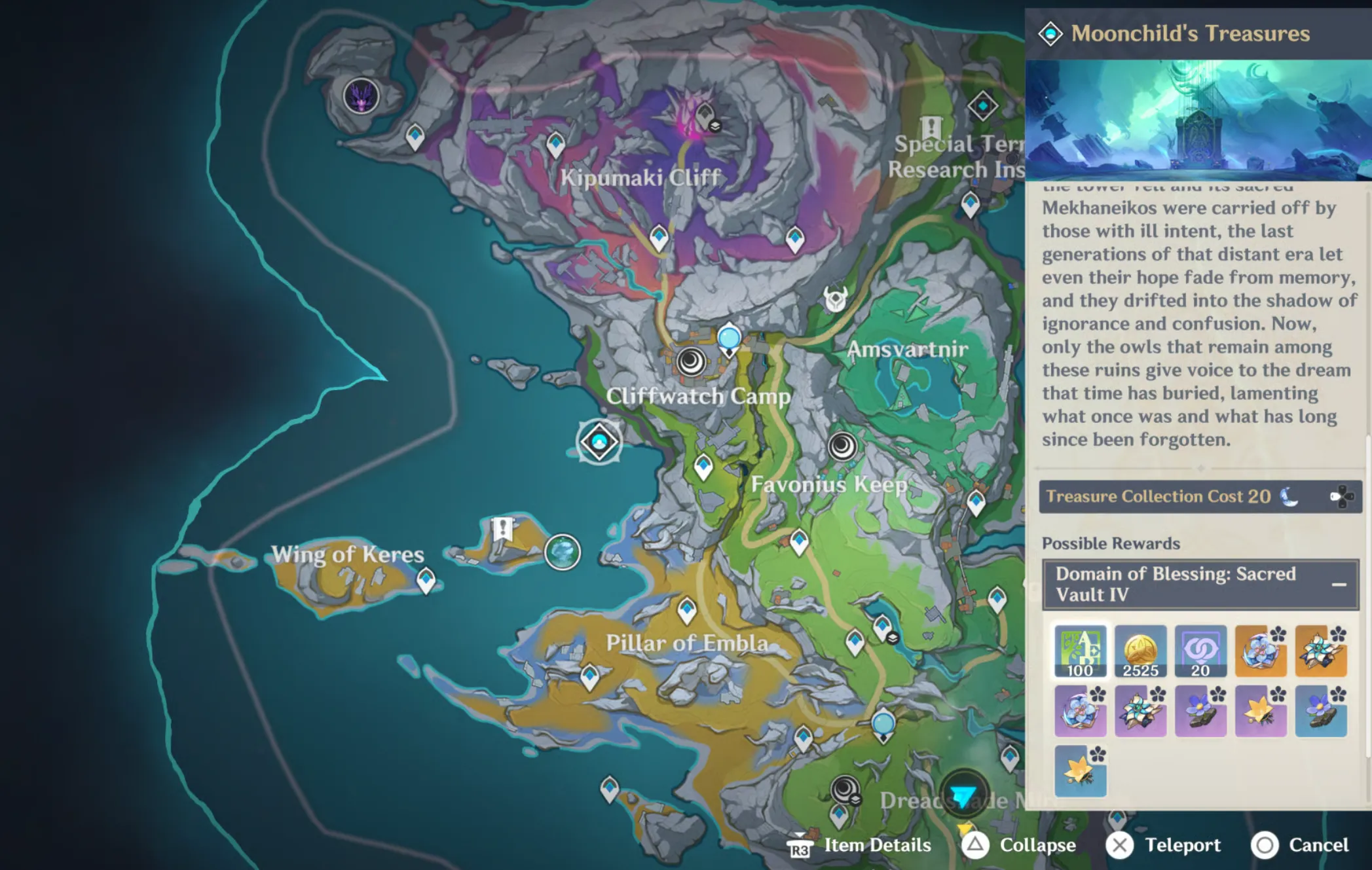Click the teleport waypoint left of Kipumaki Cliff label
Image resolution: width=1372 pixels, height=870 pixels.
click(x=555, y=144)
